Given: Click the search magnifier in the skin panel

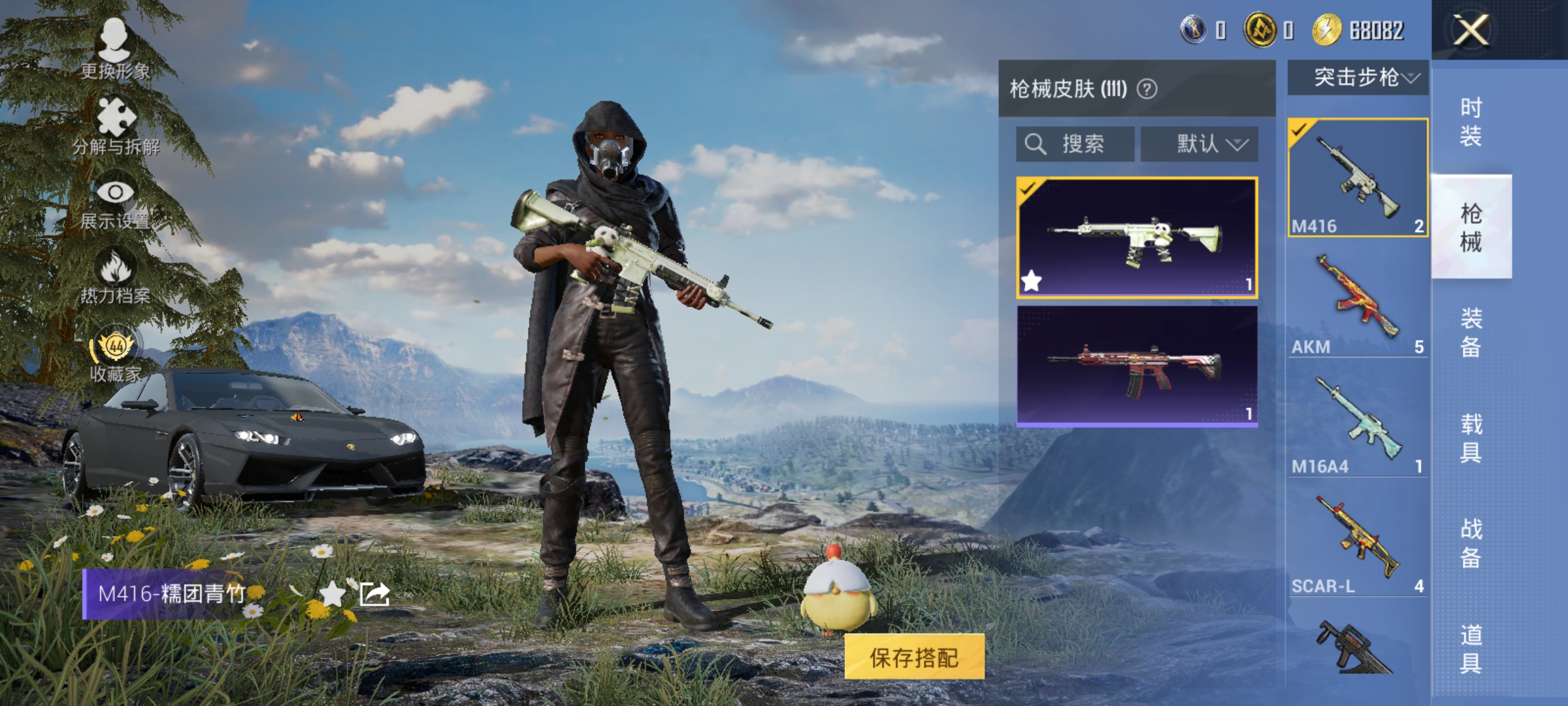Looking at the screenshot, I should coord(1036,144).
